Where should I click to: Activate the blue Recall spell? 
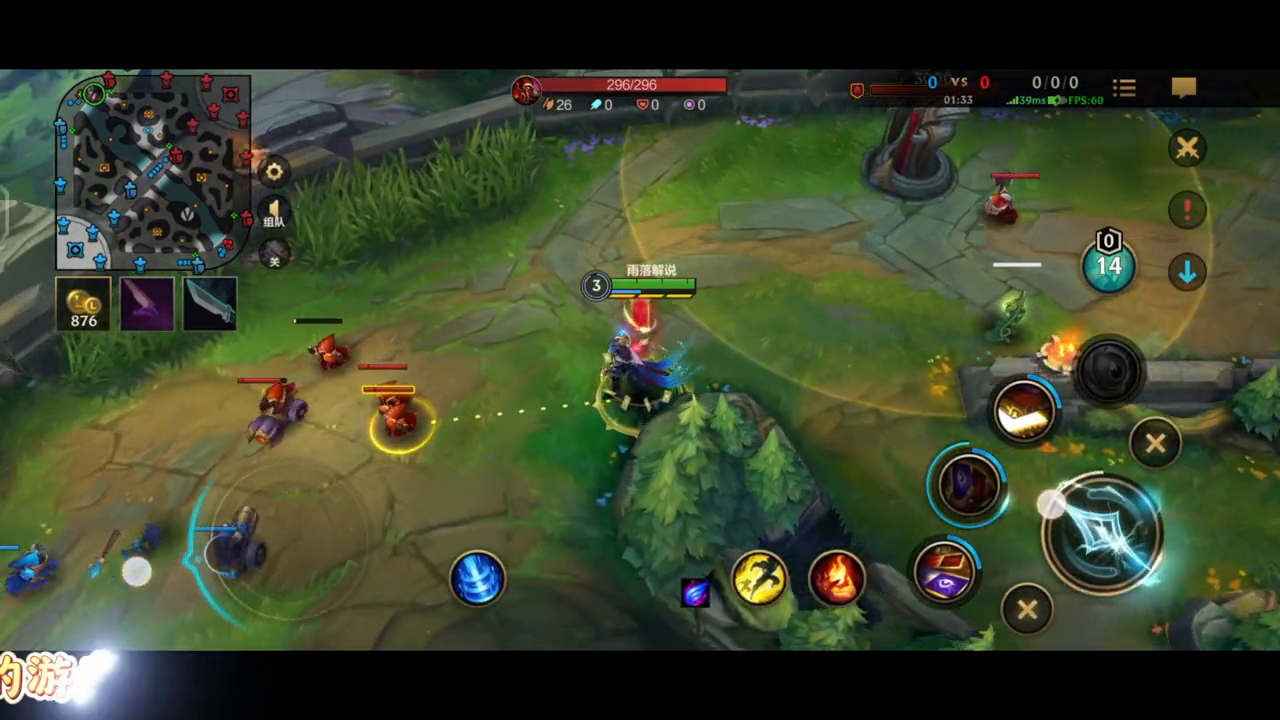click(477, 578)
